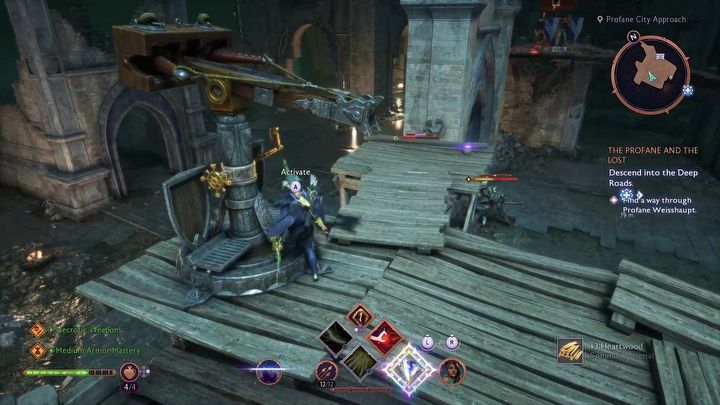Trigger the glowing ultimate ability diamond
This screenshot has height=405, width=720.
[407, 369]
